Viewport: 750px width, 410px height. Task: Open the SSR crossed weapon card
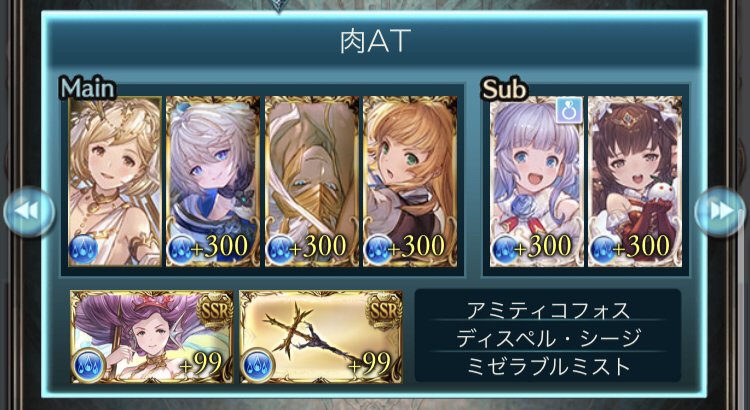[321, 337]
